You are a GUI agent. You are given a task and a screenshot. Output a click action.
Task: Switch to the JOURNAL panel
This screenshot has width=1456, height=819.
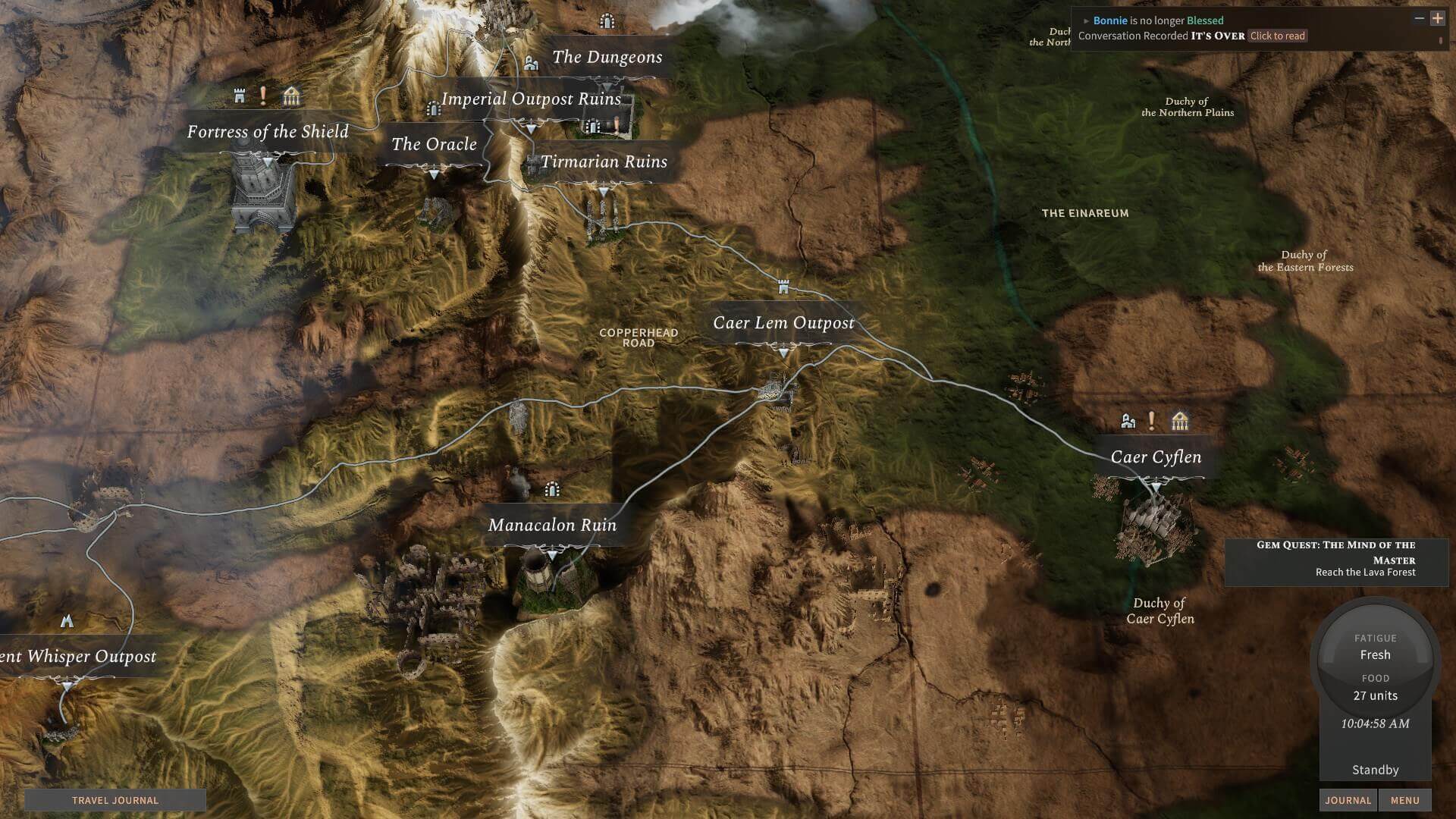(1348, 800)
